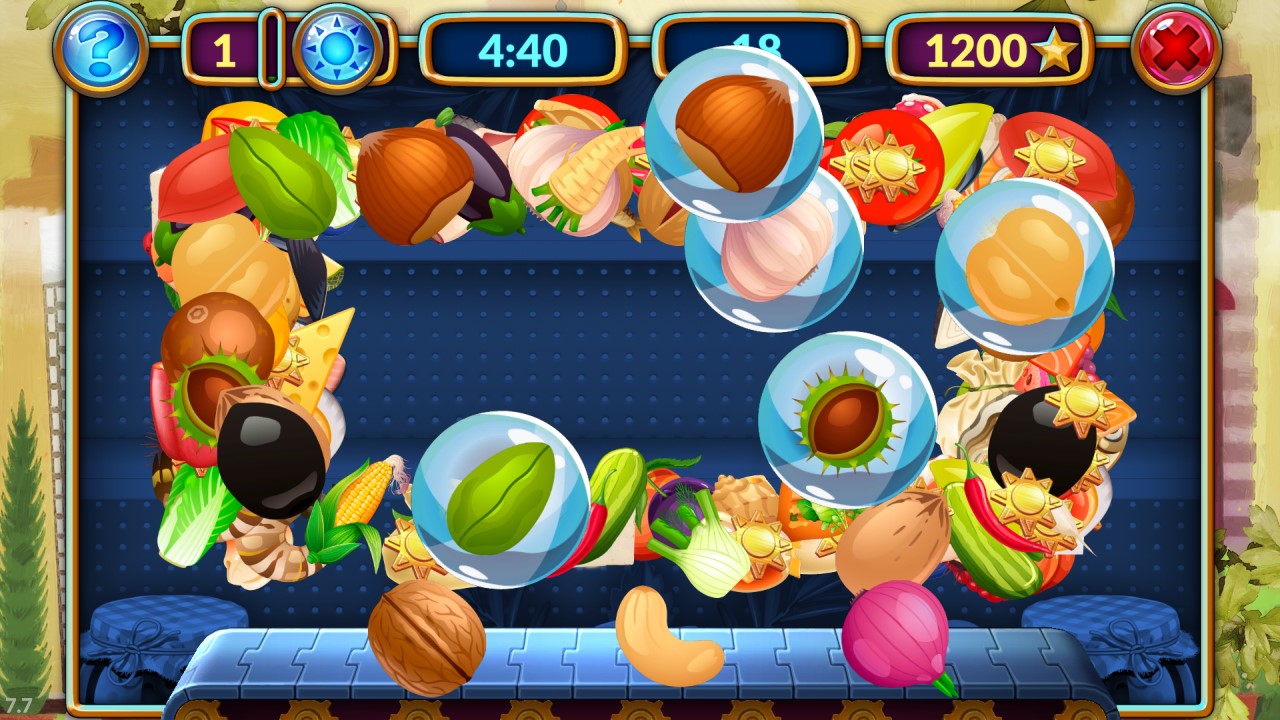The width and height of the screenshot is (1280, 720).
Task: Pick the yellow chickpea in the bubble
Action: (x=1024, y=266)
